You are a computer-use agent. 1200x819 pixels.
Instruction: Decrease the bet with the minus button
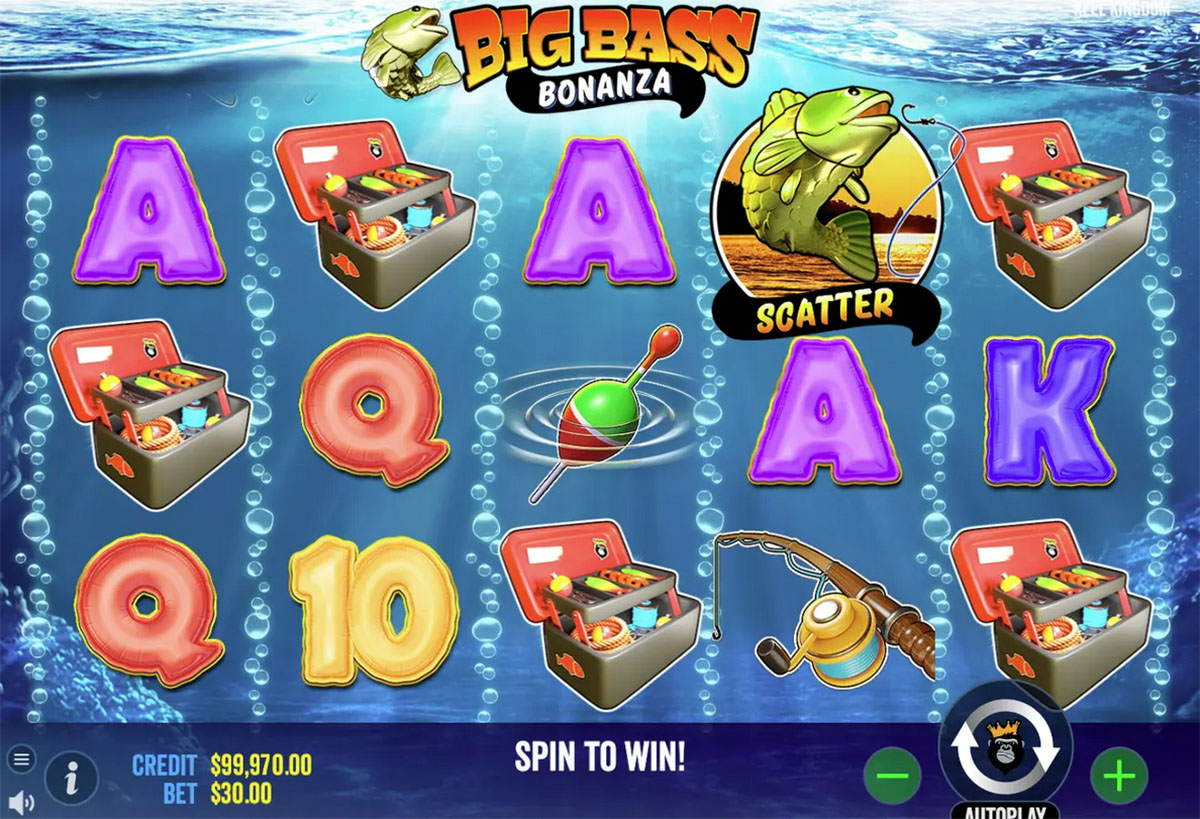892,774
